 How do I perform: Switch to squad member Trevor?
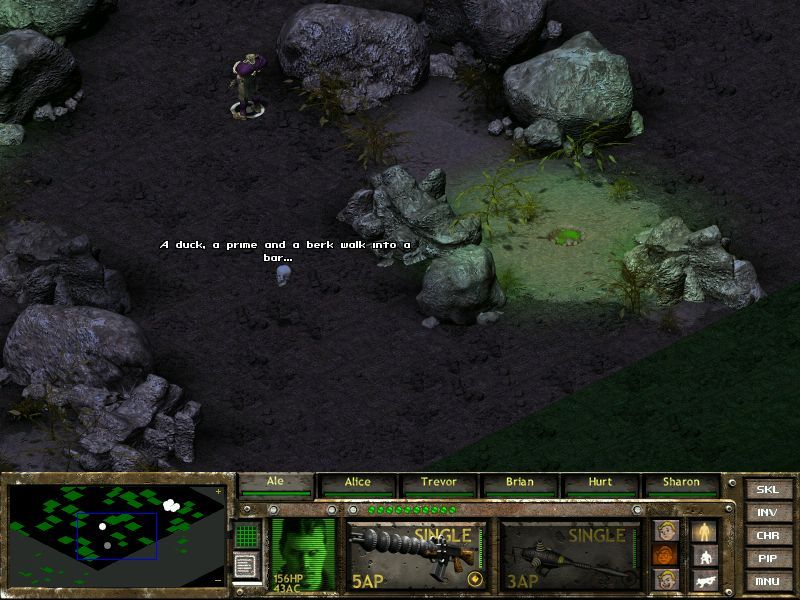(x=438, y=484)
